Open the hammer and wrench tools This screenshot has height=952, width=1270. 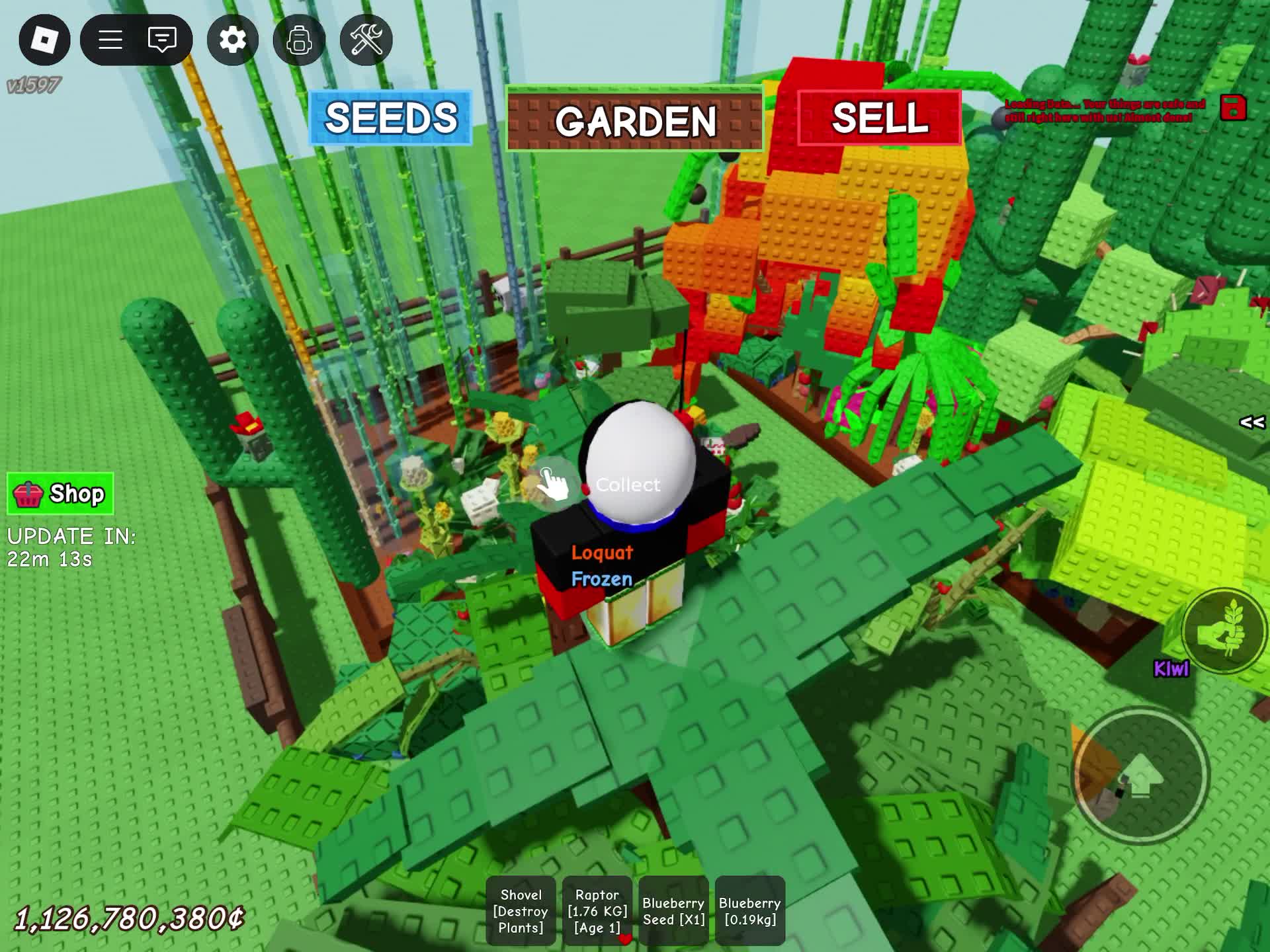[366, 40]
